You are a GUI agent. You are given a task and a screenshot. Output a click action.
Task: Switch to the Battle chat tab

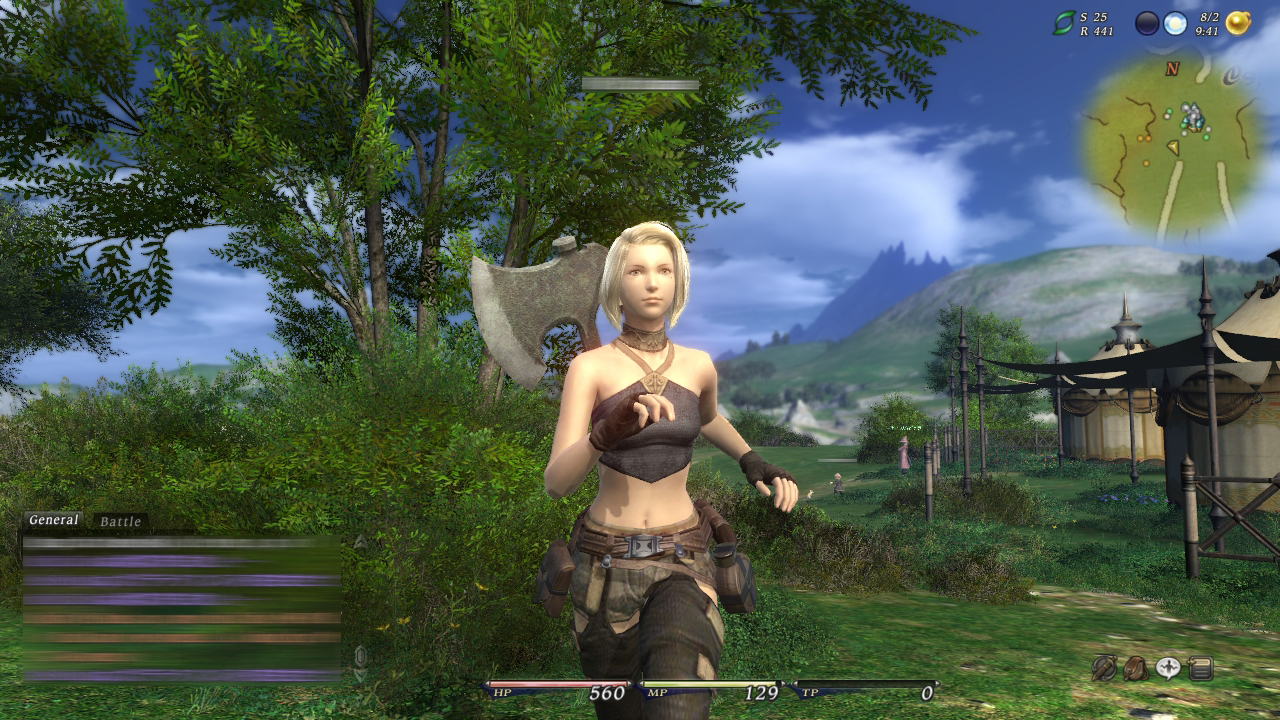pyautogui.click(x=120, y=522)
